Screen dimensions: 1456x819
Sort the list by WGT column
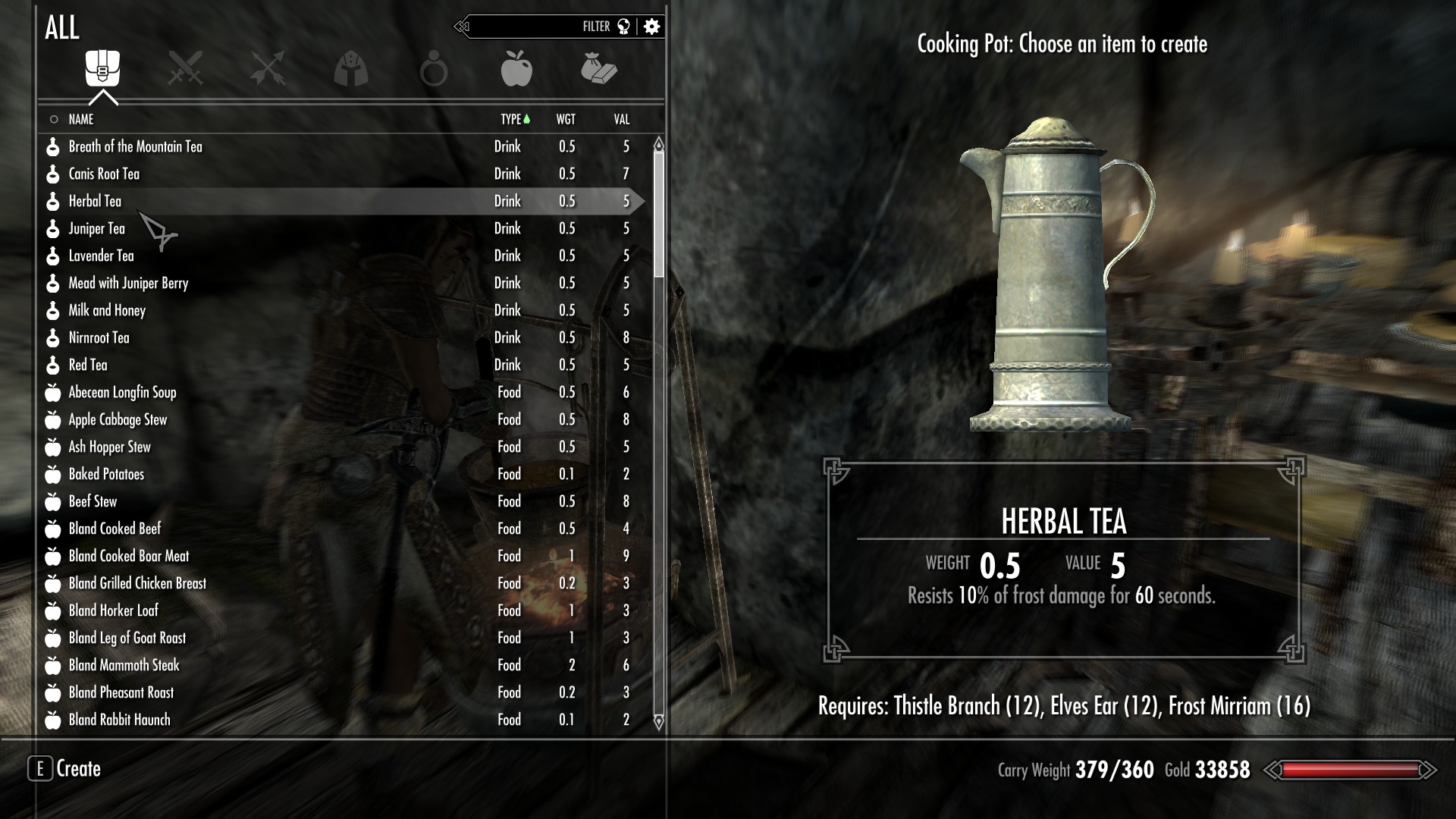pos(566,119)
